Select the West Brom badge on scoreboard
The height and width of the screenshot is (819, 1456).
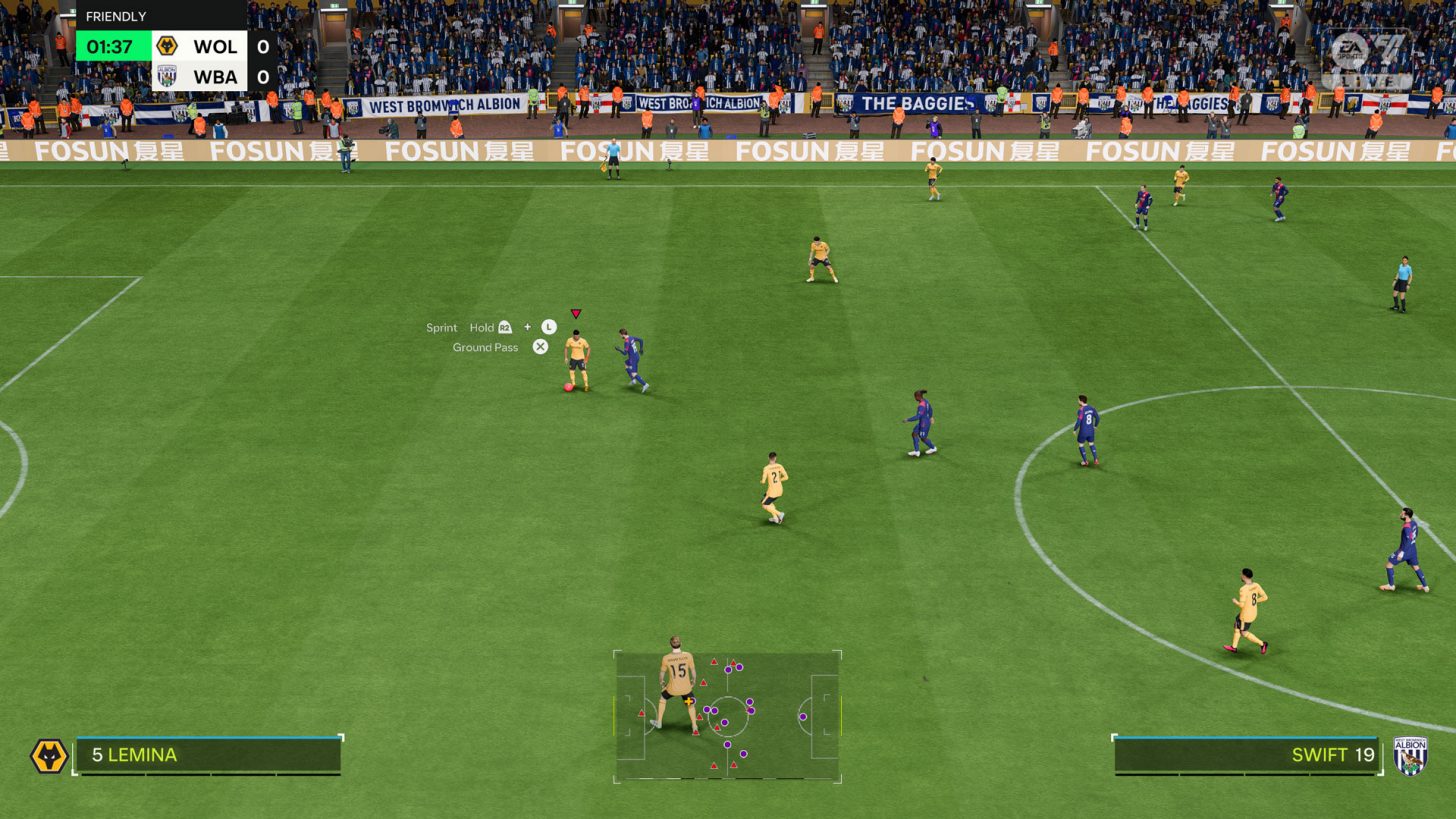pos(168,76)
